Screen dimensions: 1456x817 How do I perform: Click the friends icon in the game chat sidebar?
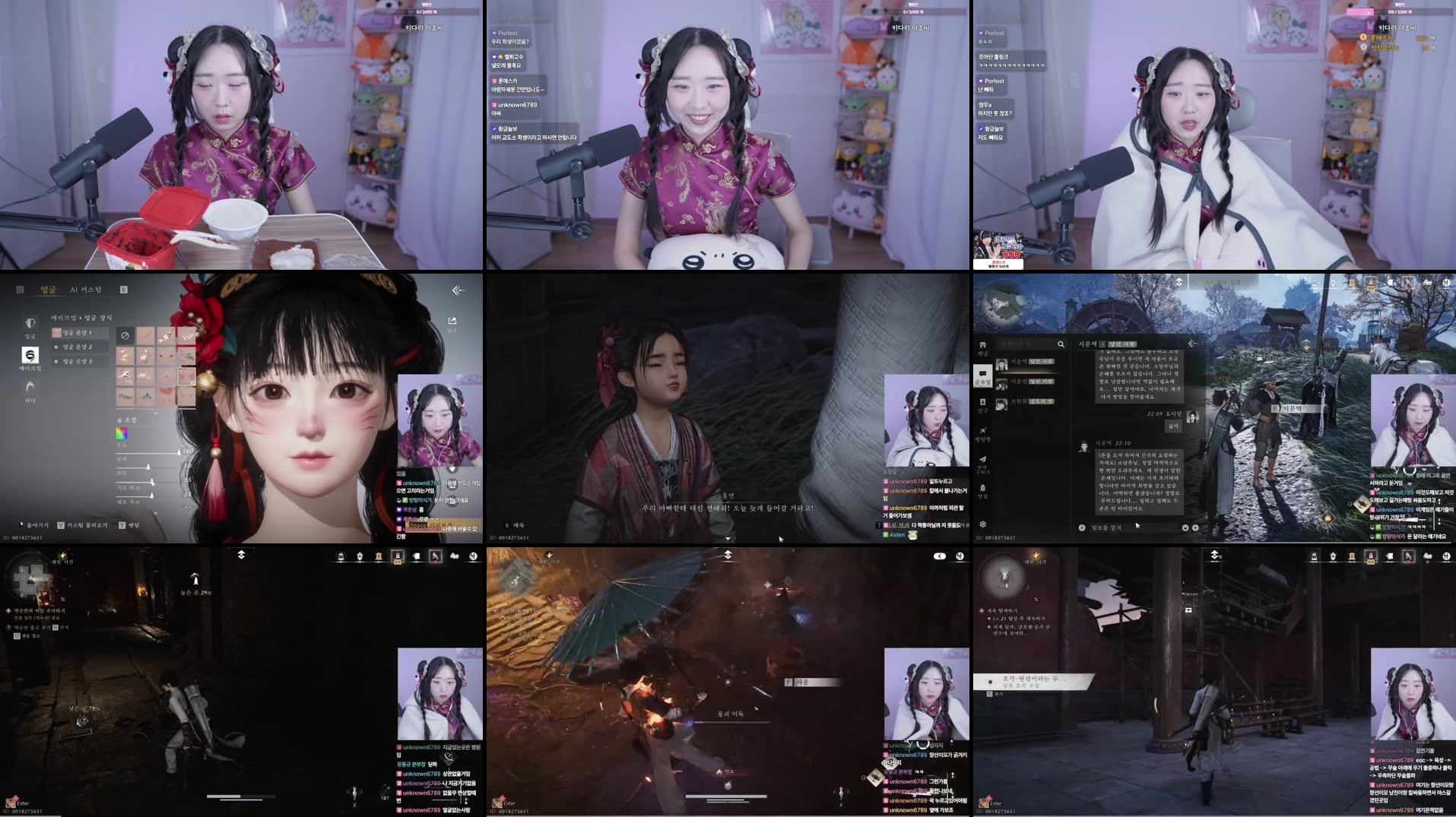coord(983,403)
